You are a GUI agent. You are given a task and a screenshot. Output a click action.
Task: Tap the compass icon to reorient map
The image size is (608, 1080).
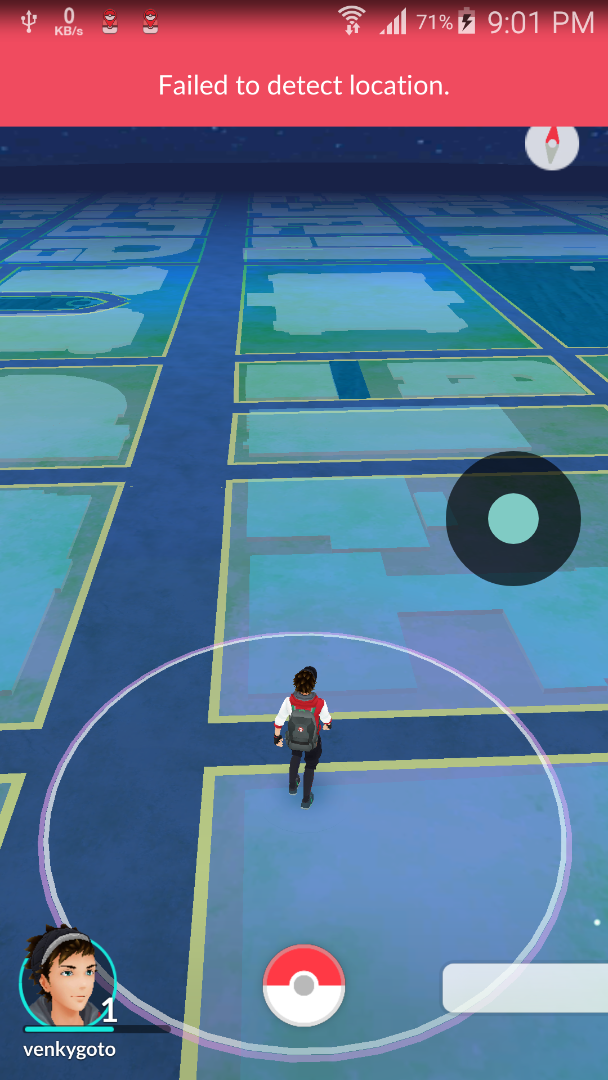tap(552, 146)
